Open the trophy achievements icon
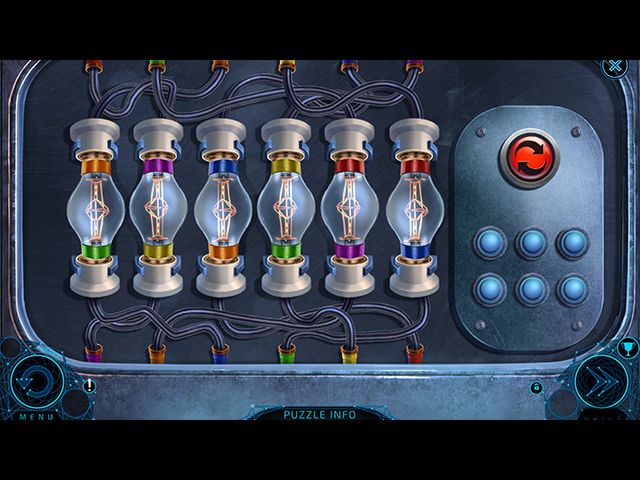The height and width of the screenshot is (480, 640). 628,348
